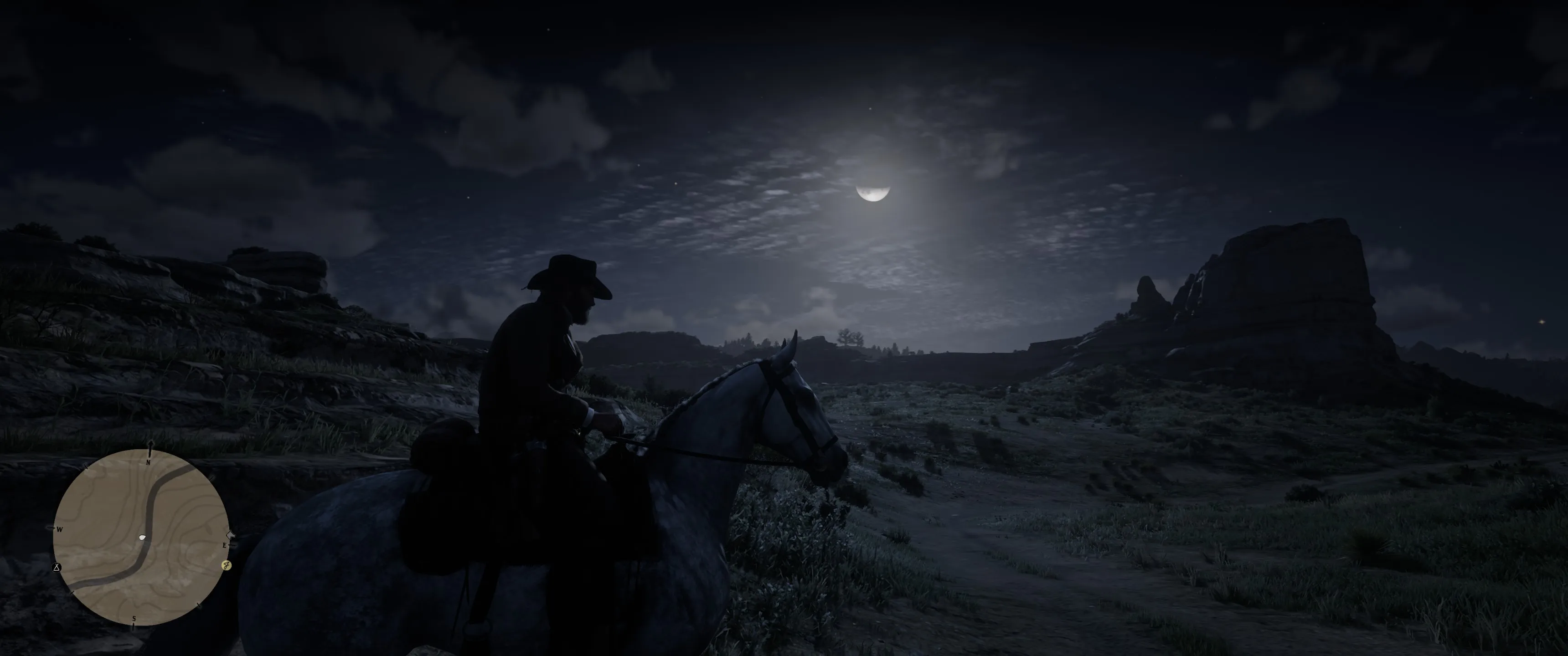Click the white horse icon at the minimap edge
The width and height of the screenshot is (1568, 656).
(231, 536)
